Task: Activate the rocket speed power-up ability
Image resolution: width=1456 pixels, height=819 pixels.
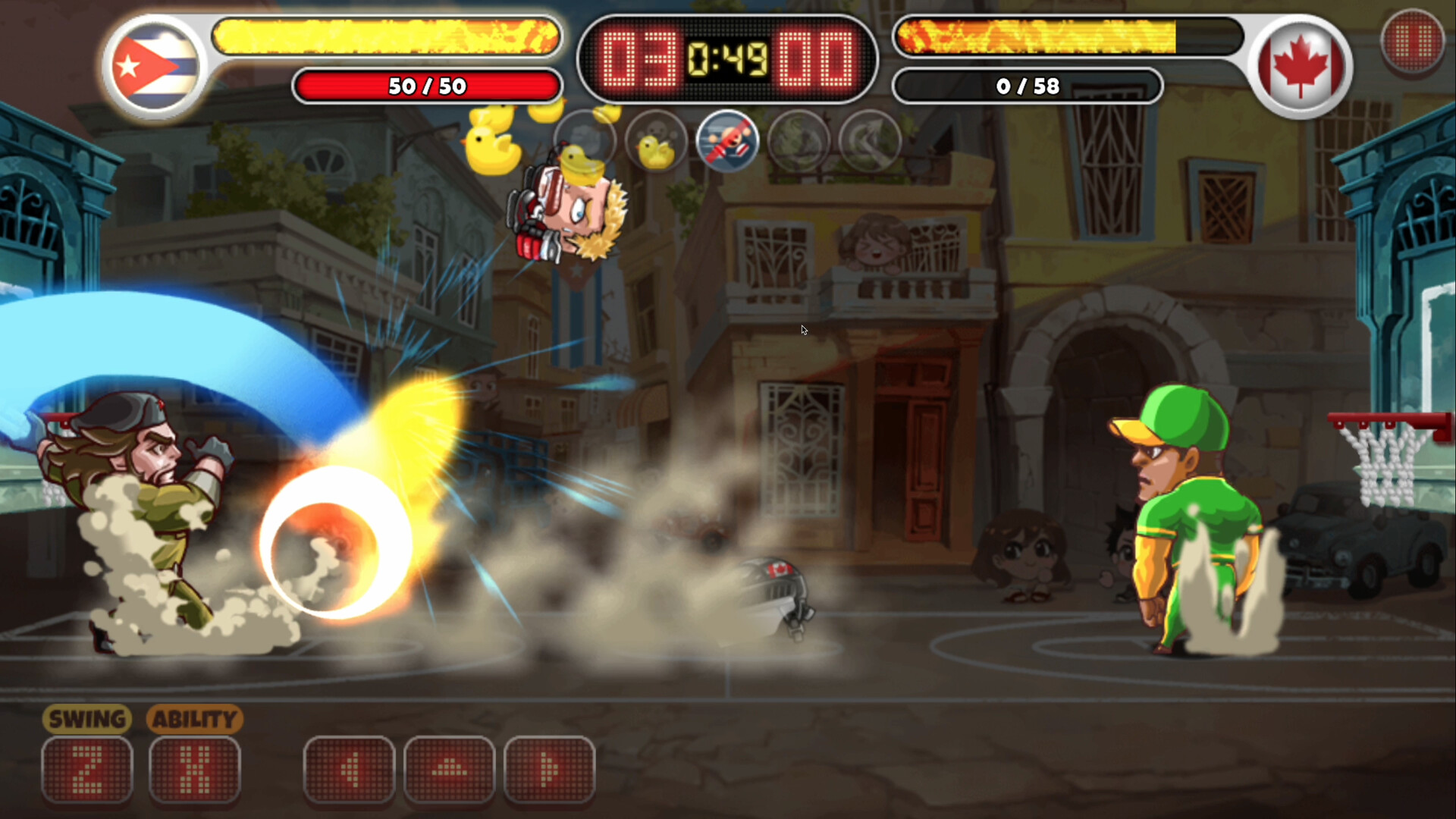Action: [x=728, y=142]
